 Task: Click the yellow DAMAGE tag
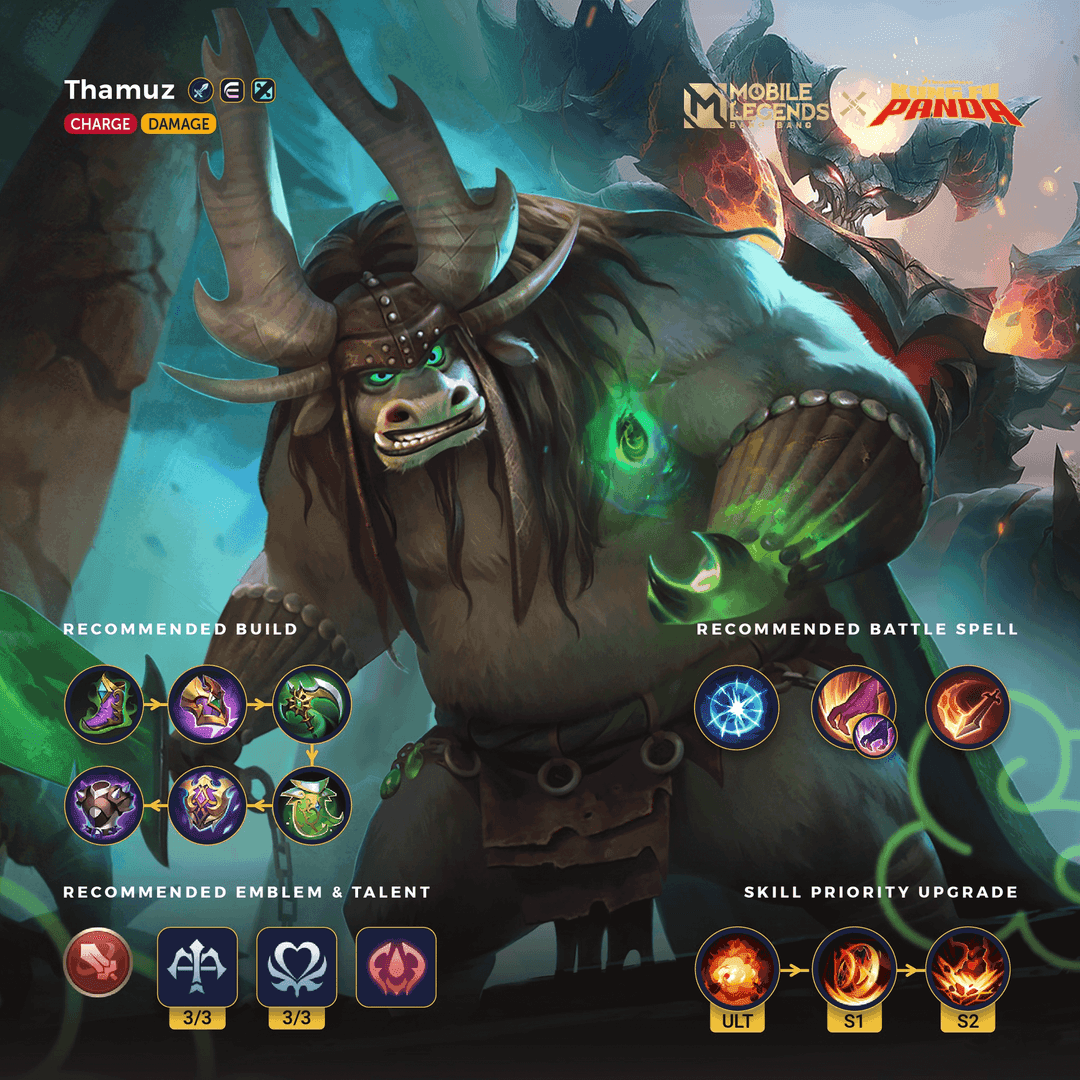pyautogui.click(x=178, y=124)
